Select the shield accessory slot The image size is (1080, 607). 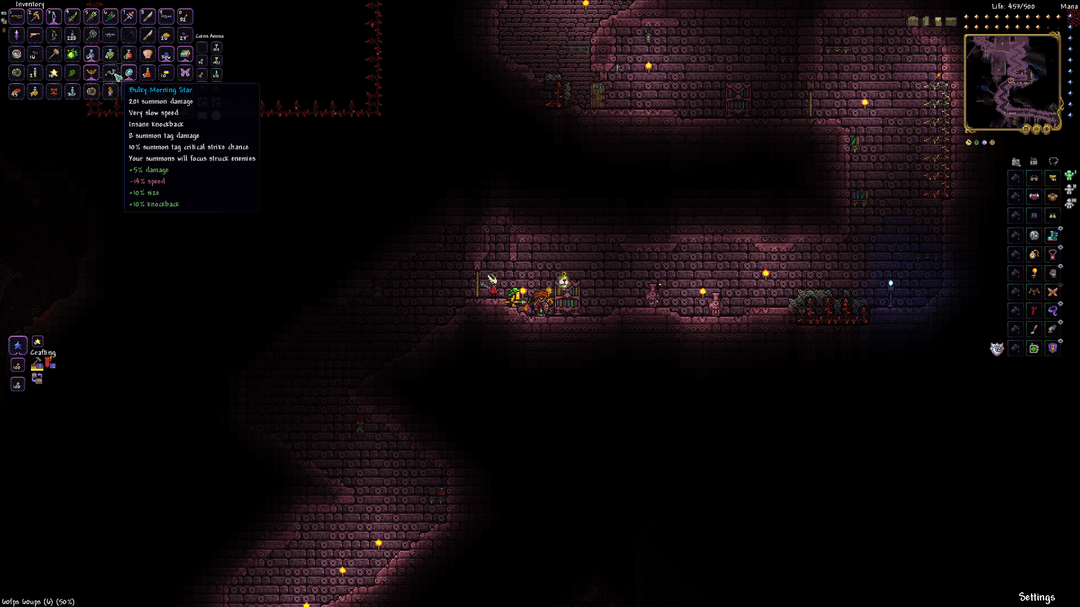(1052, 348)
